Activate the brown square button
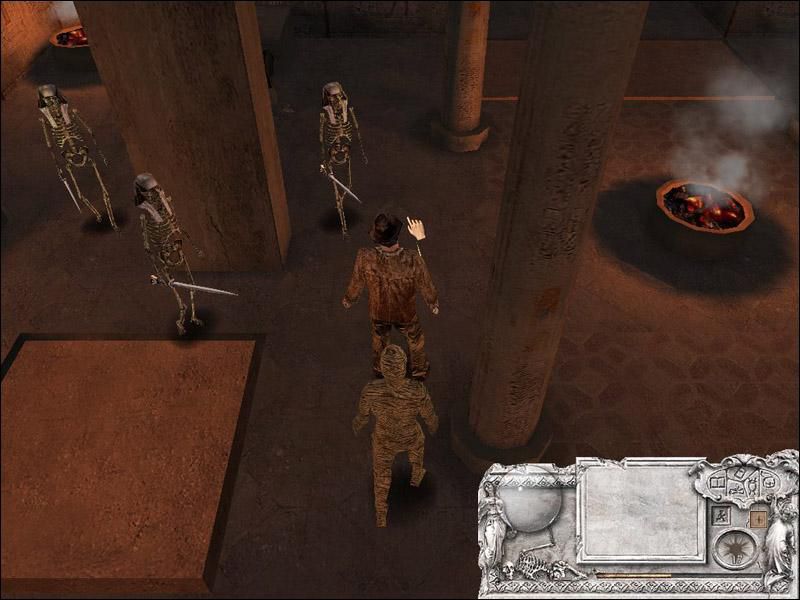Image resolution: width=800 pixels, height=600 pixels. click(x=758, y=519)
